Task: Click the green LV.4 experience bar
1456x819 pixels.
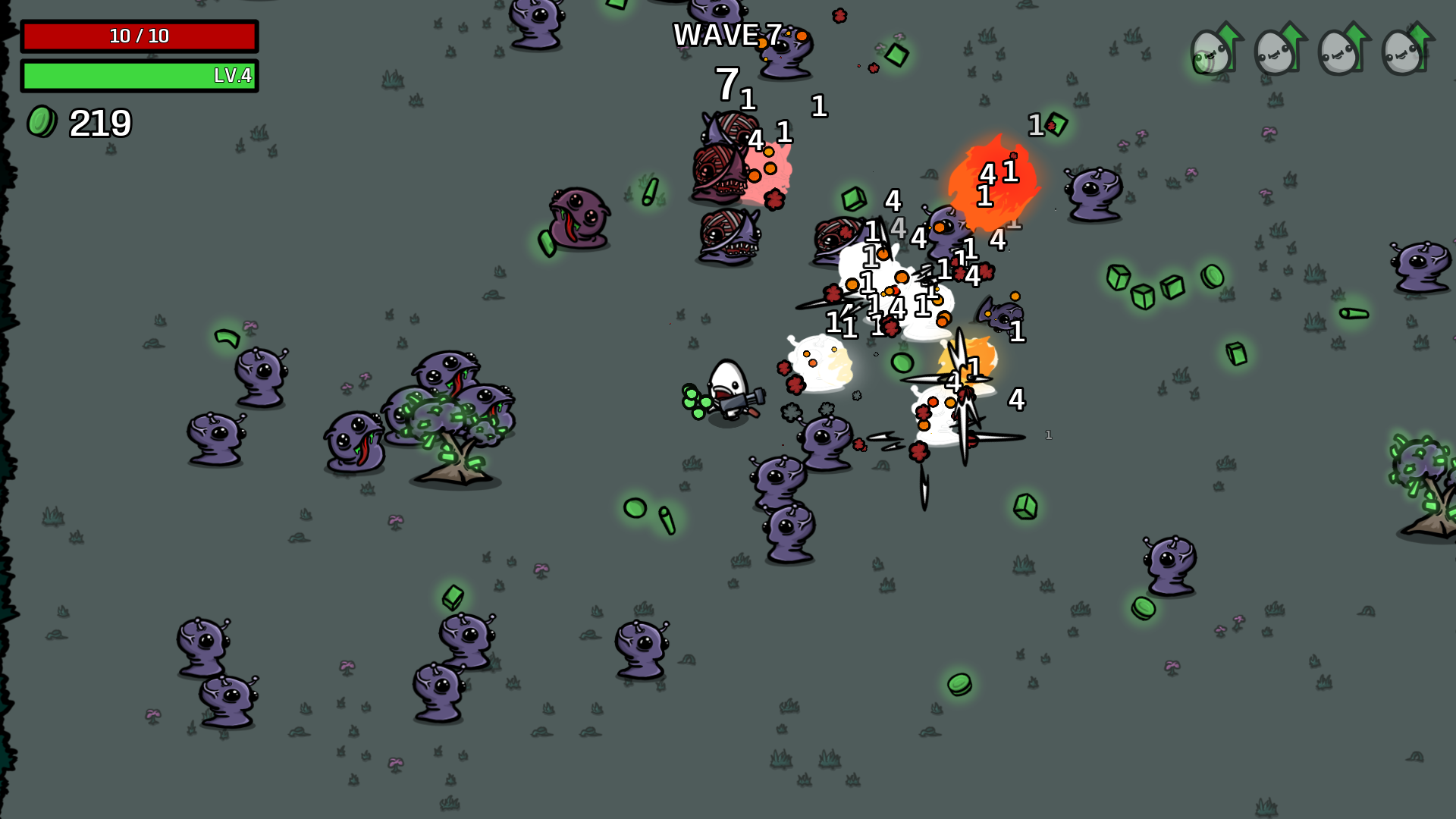Action: tap(140, 77)
